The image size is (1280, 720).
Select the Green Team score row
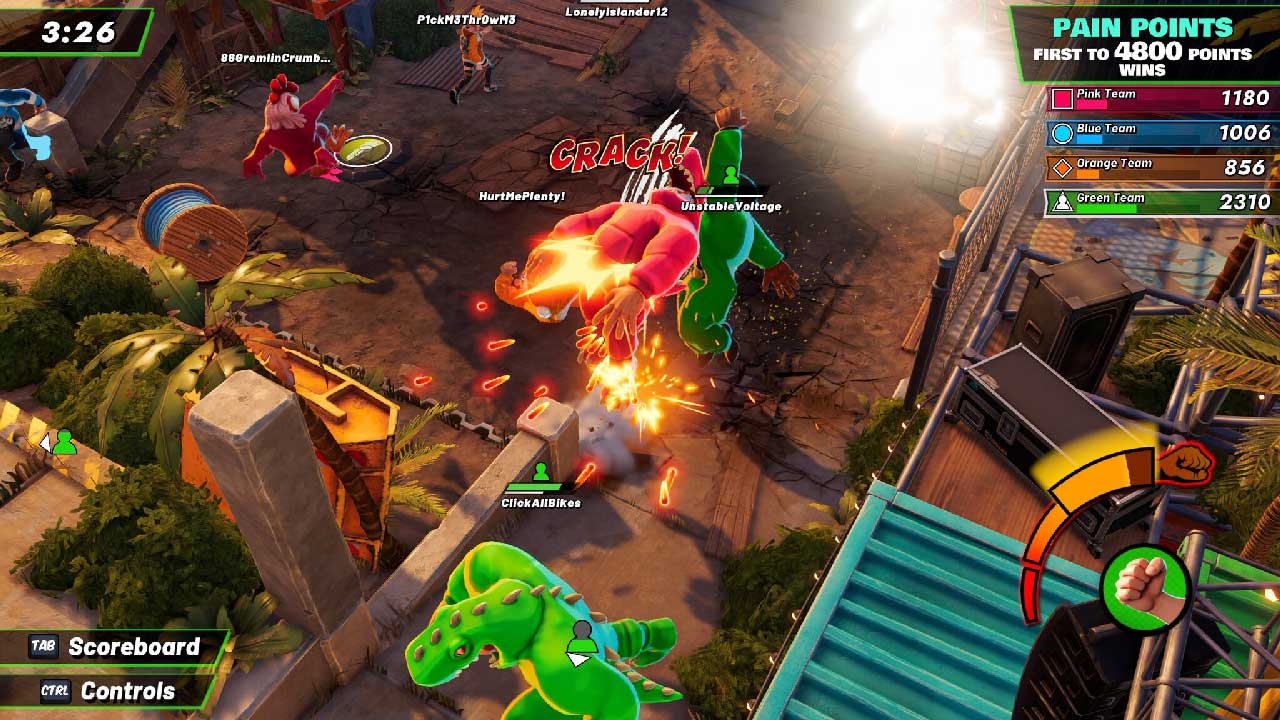1160,202
